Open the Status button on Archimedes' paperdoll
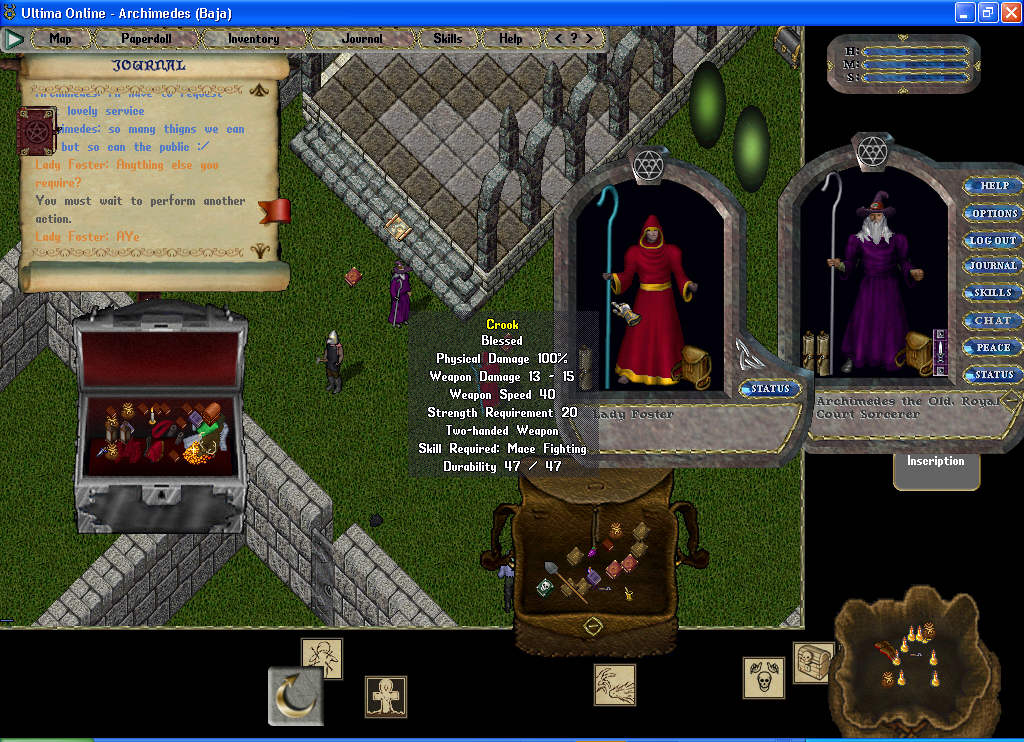 (x=993, y=375)
